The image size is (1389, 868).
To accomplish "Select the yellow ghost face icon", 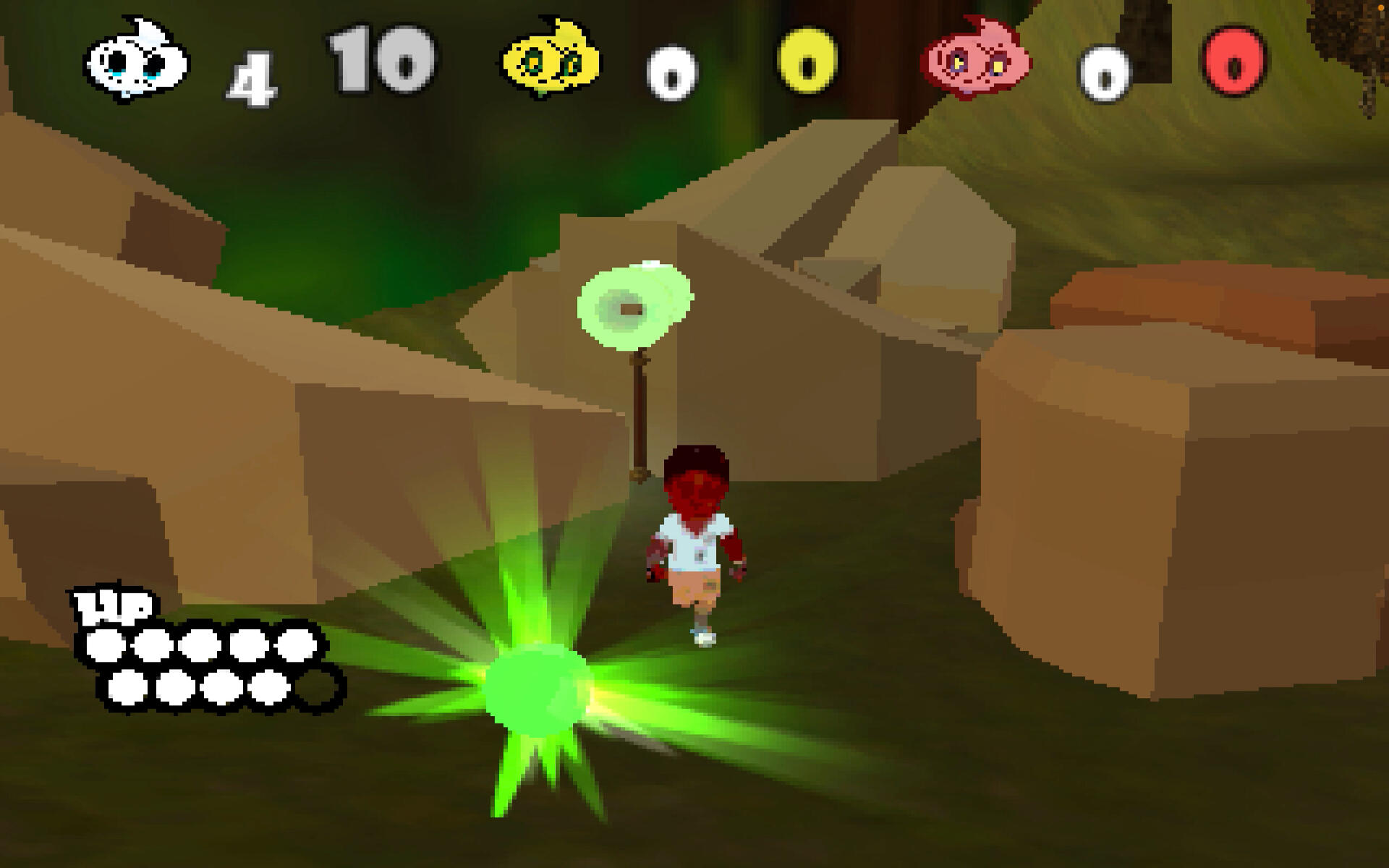I will 551,61.
